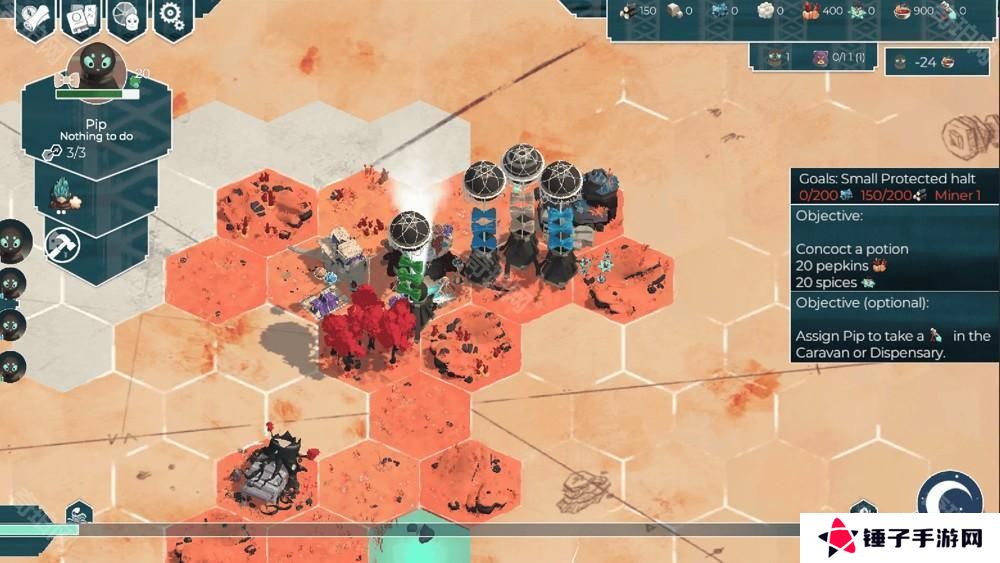Click the food consumption -24 indicator
This screenshot has height=563, width=1000.
926,62
